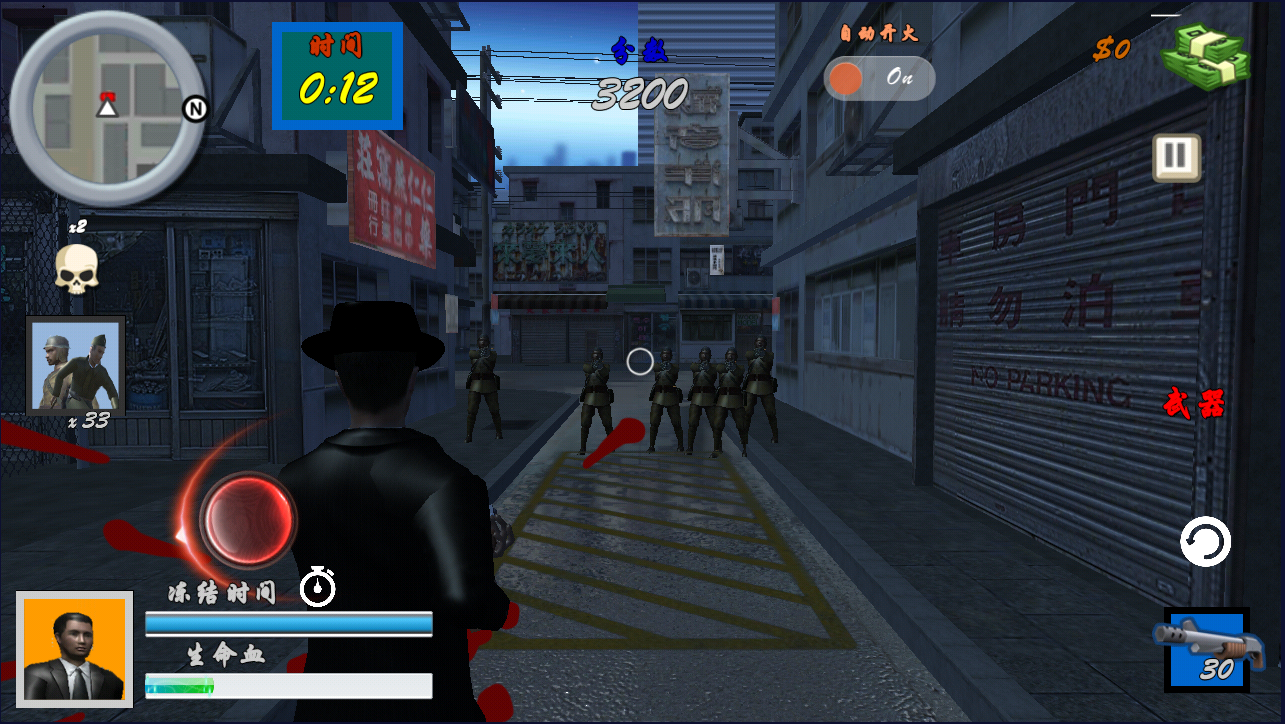This screenshot has height=724, width=1285.
Task: Select the shotgun weapon slot
Action: (1207, 650)
